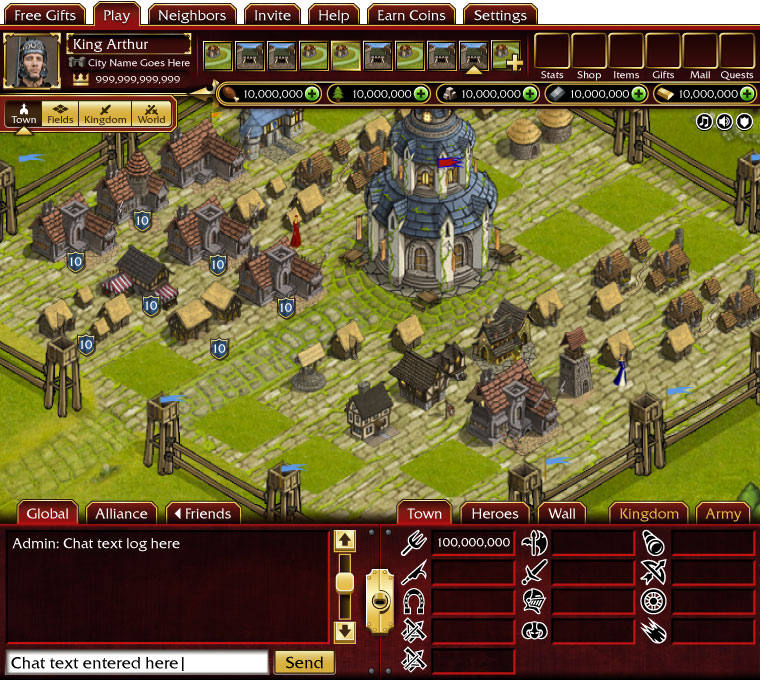Switch to the Neighbors tab
Image resolution: width=760 pixels, height=680 pixels.
point(192,15)
